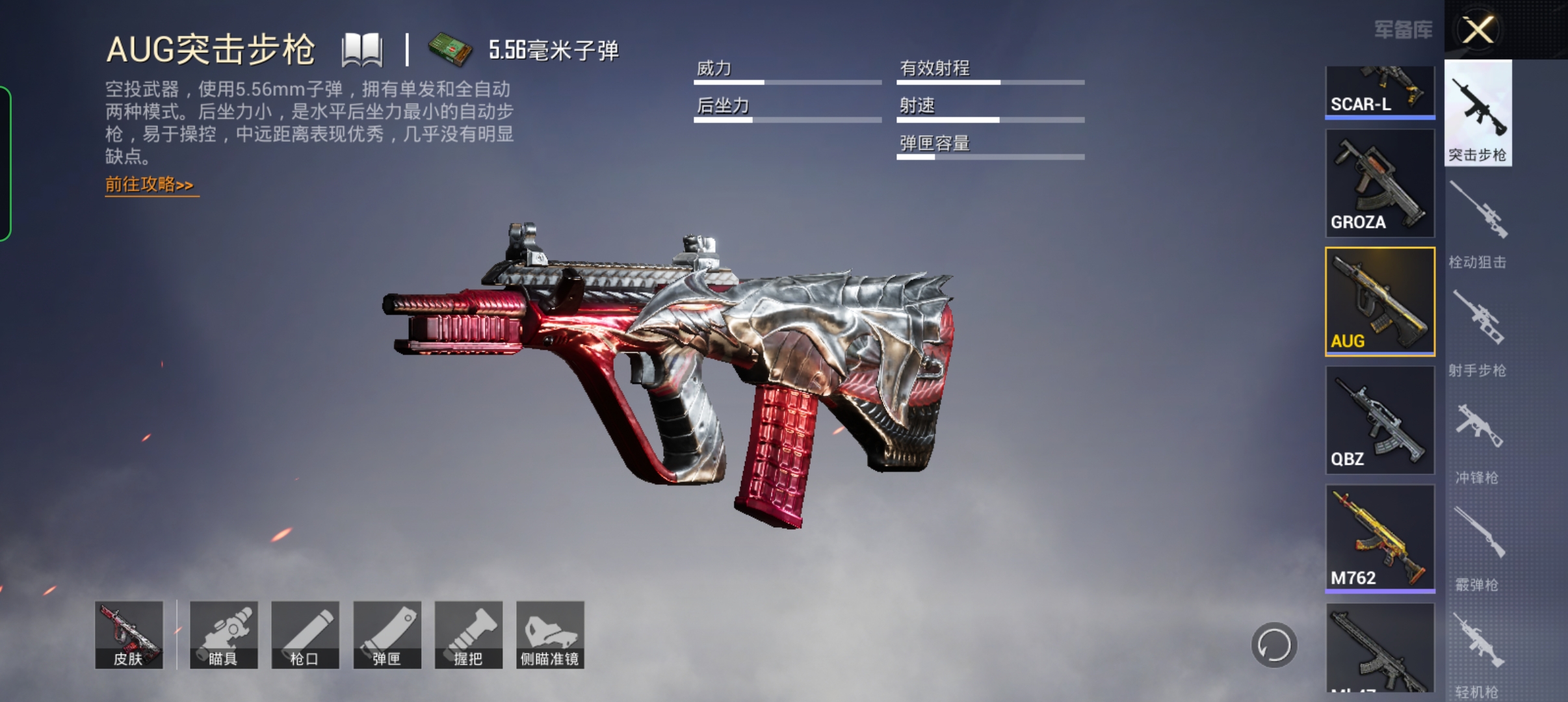Select the M762 weapon thumbnail
Viewport: 1568px width, 702px height.
1381,539
